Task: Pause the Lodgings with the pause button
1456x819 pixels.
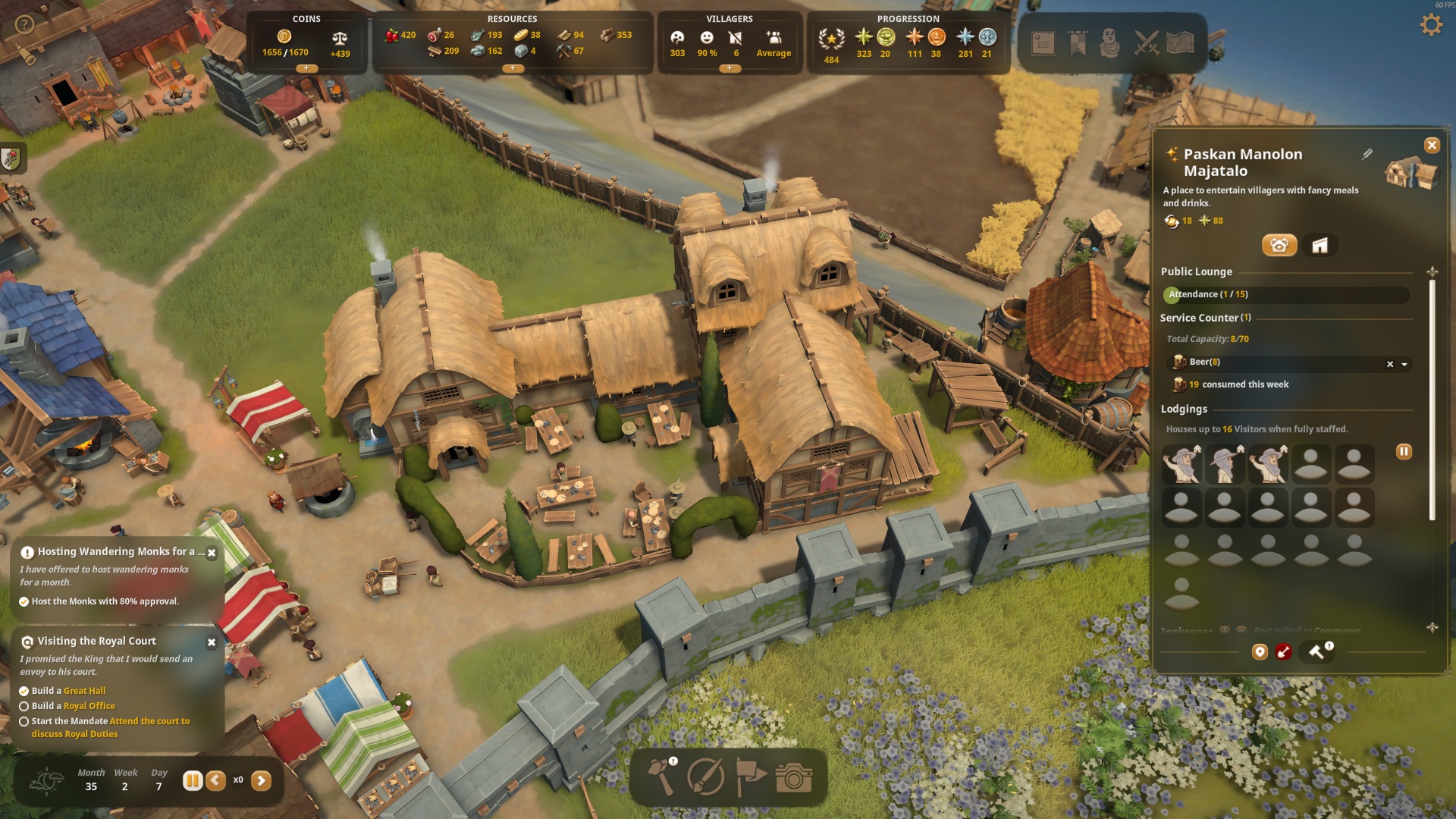Action: point(1404,452)
